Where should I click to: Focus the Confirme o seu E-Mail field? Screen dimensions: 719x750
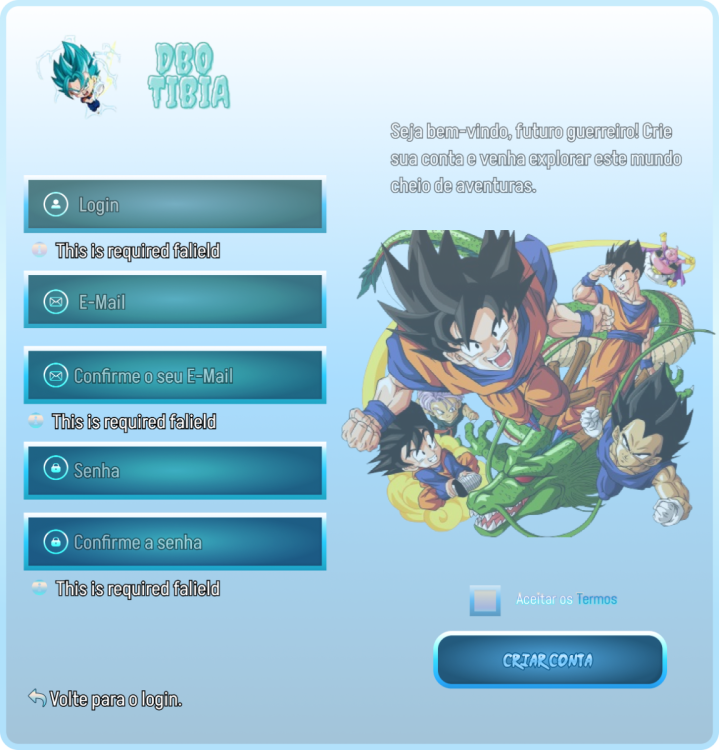175,376
